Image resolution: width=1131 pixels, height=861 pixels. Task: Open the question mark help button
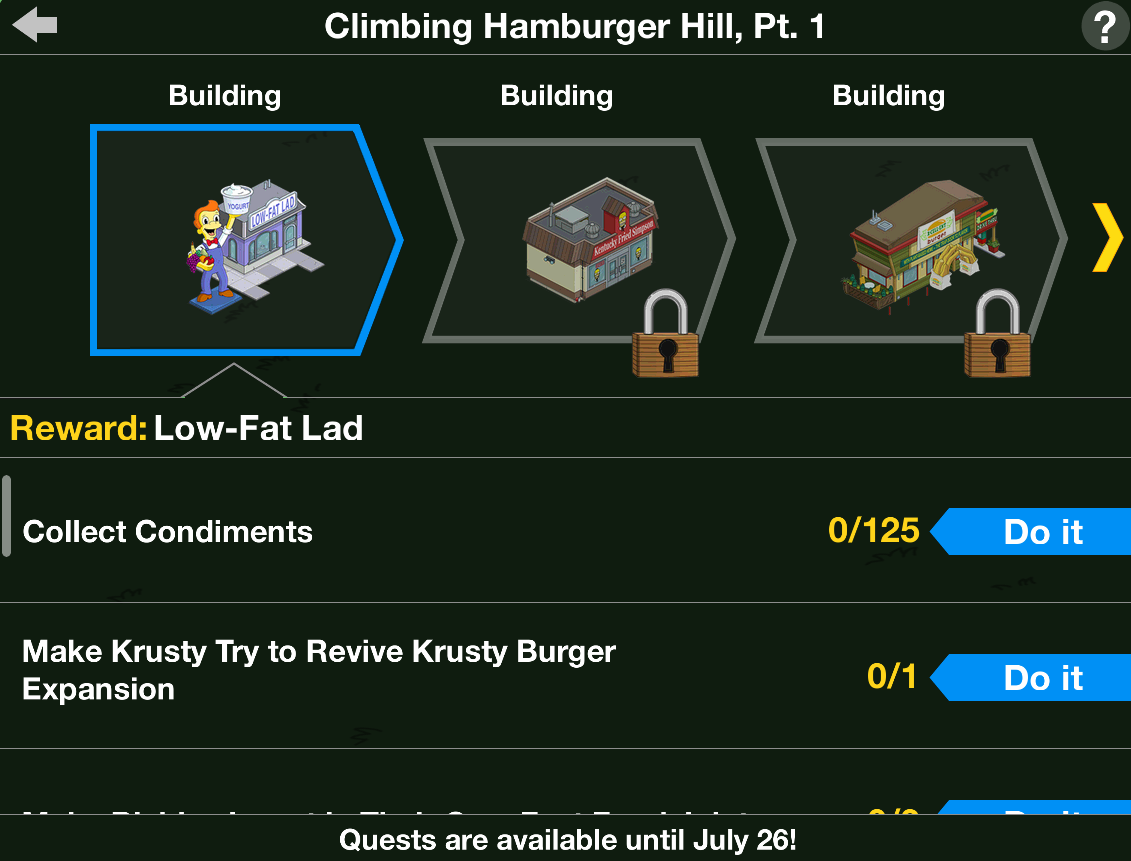coord(1104,27)
